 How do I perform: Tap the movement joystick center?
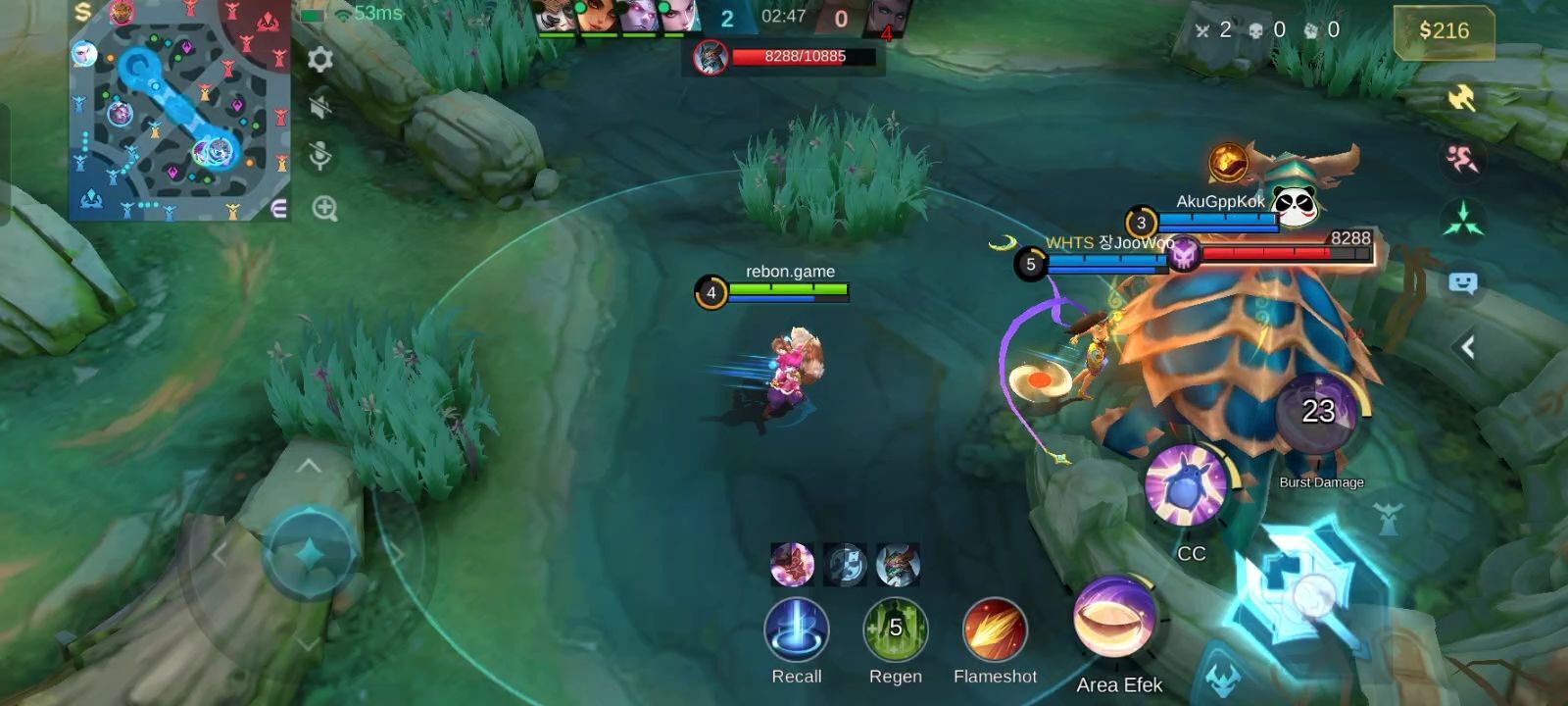pos(310,554)
